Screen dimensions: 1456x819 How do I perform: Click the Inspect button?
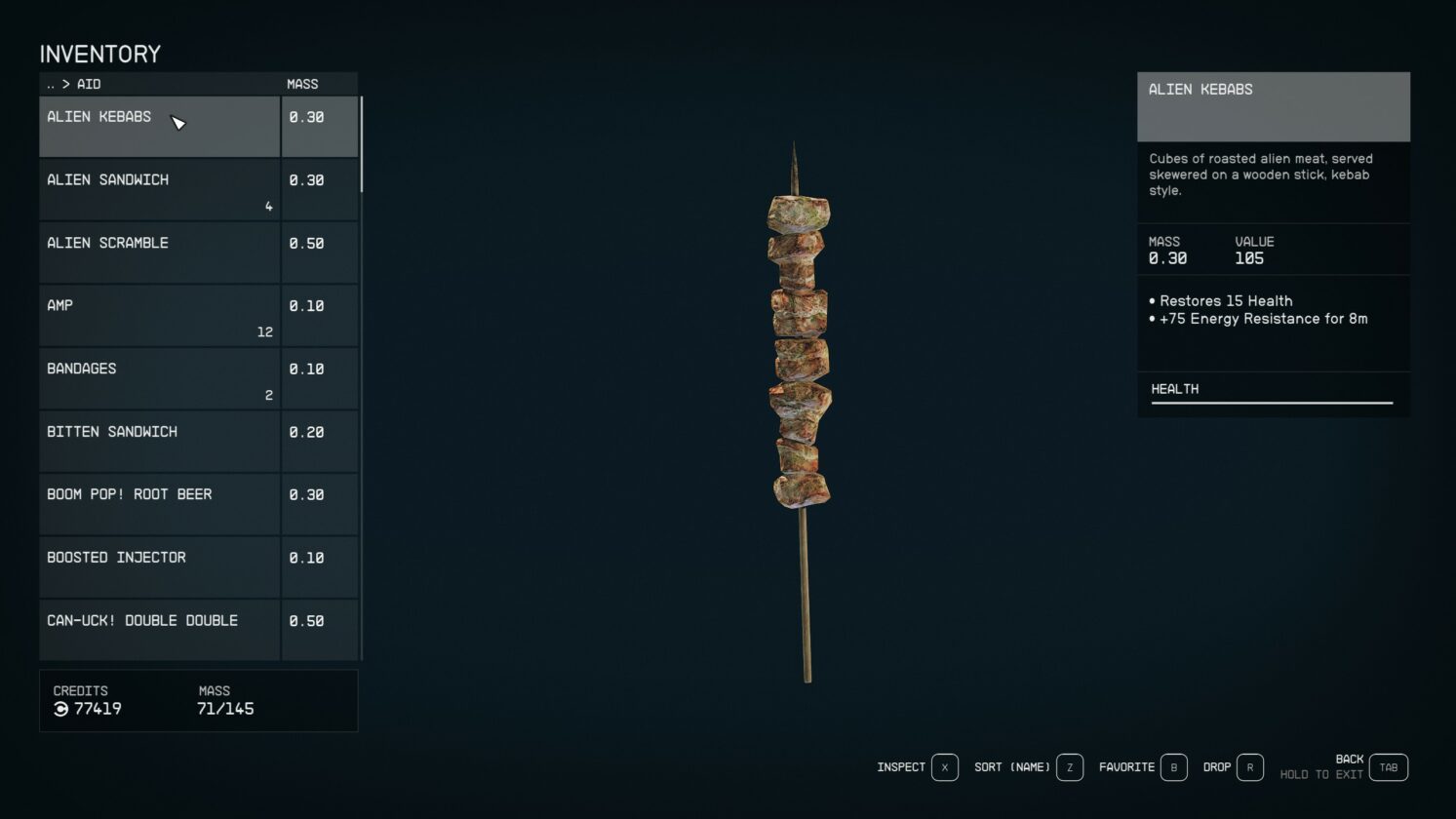(944, 767)
